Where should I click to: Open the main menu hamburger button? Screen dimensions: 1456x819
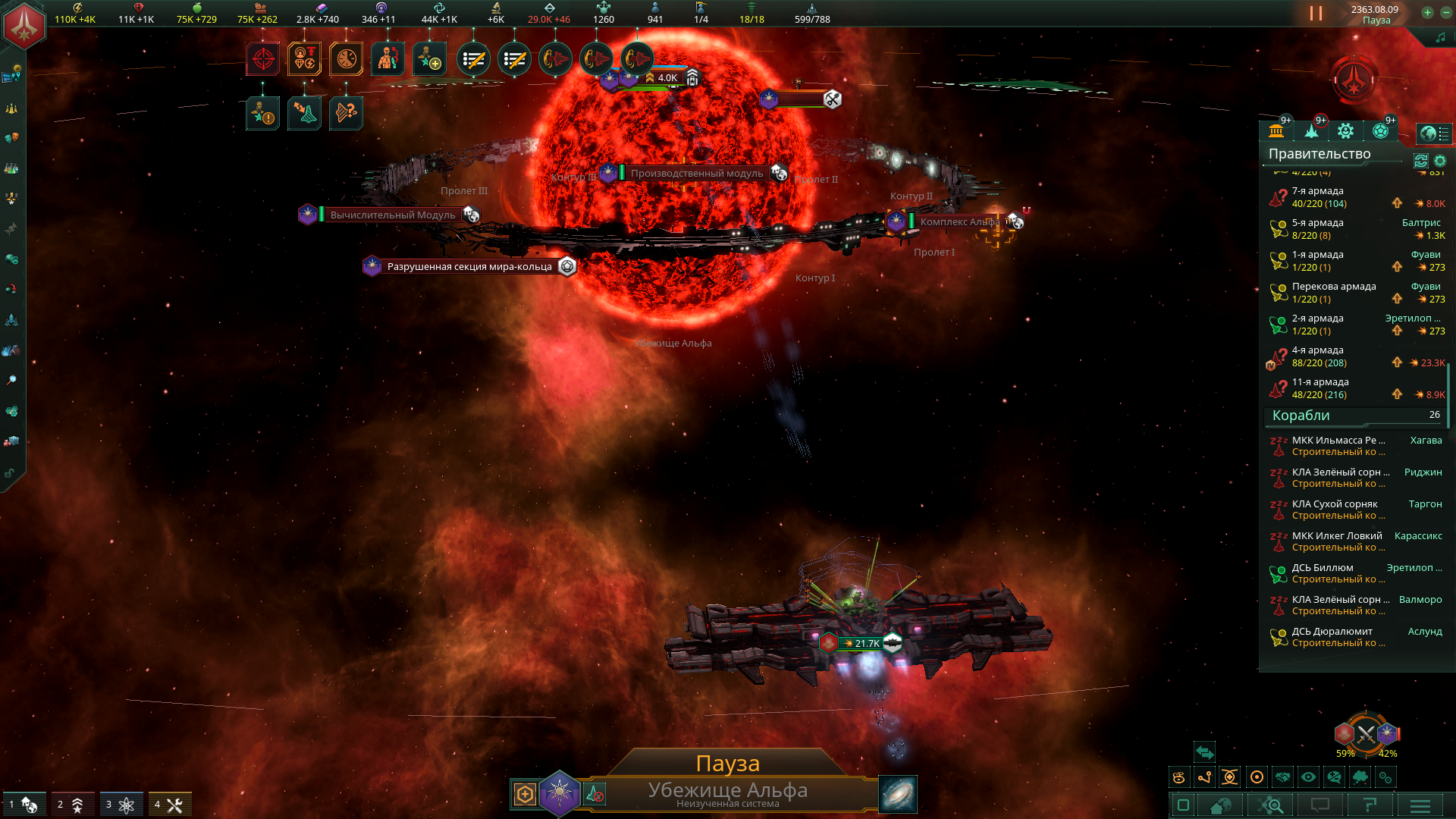[x=1420, y=805]
